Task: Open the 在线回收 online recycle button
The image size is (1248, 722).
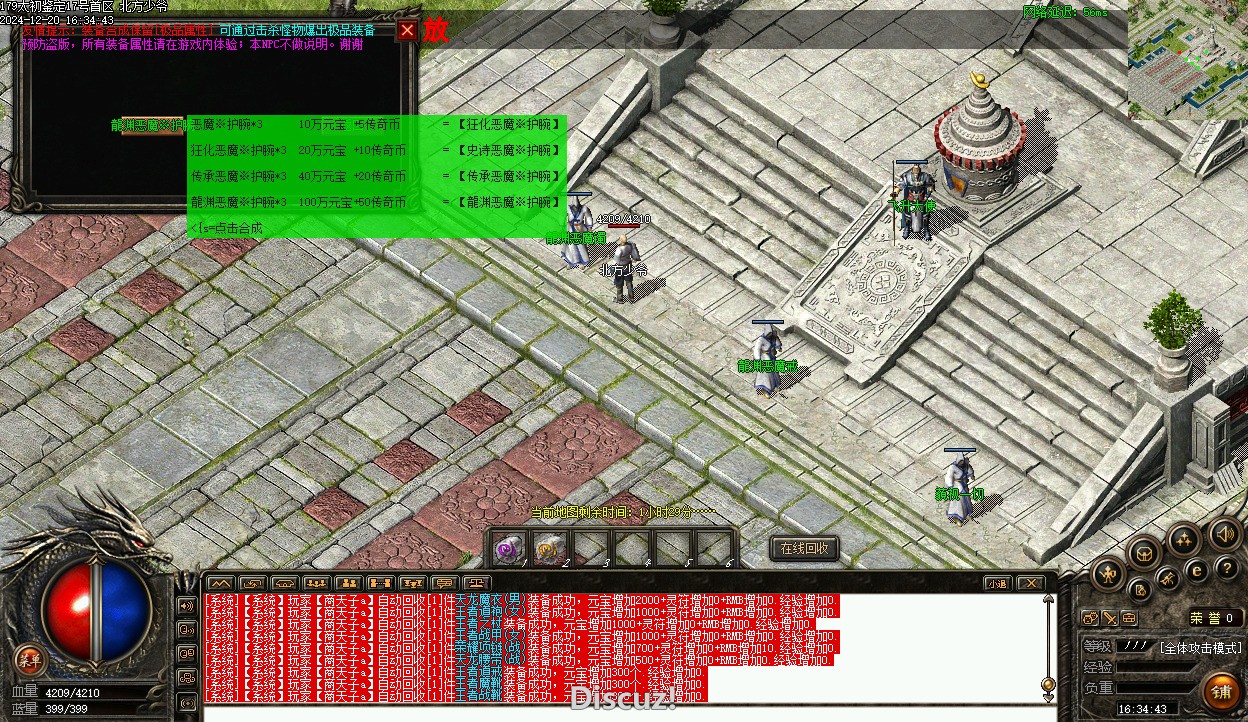Action: 805,548
